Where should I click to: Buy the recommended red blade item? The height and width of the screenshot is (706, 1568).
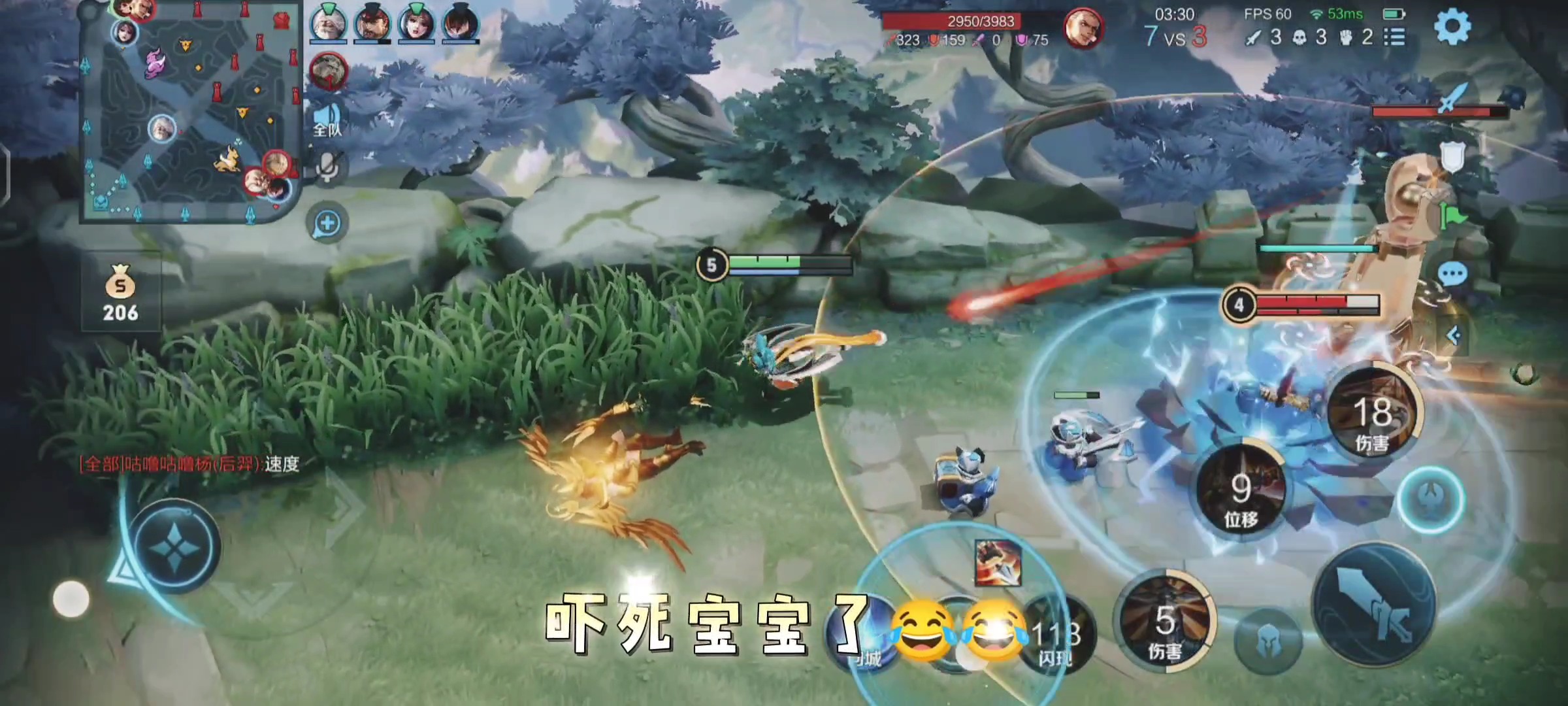click(x=998, y=562)
